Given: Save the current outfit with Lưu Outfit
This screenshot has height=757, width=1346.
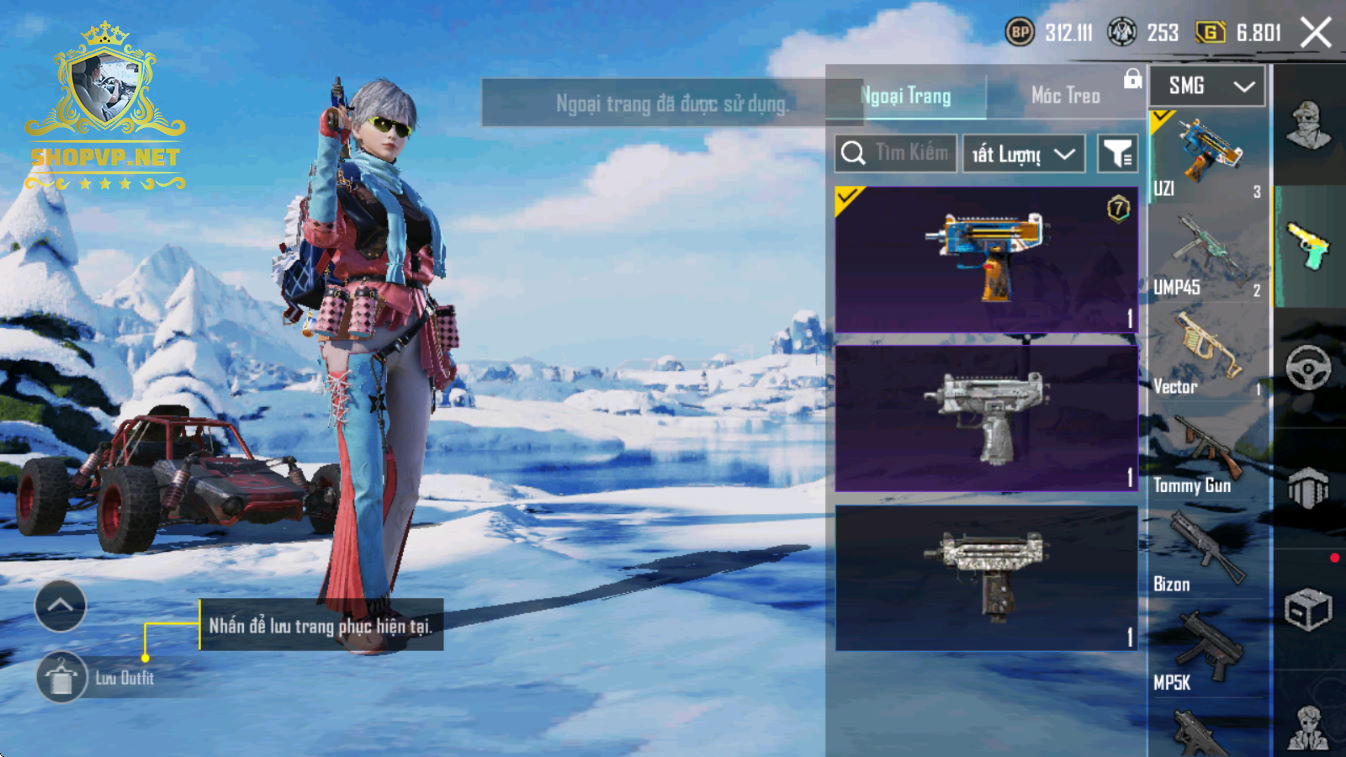Looking at the screenshot, I should point(61,678).
